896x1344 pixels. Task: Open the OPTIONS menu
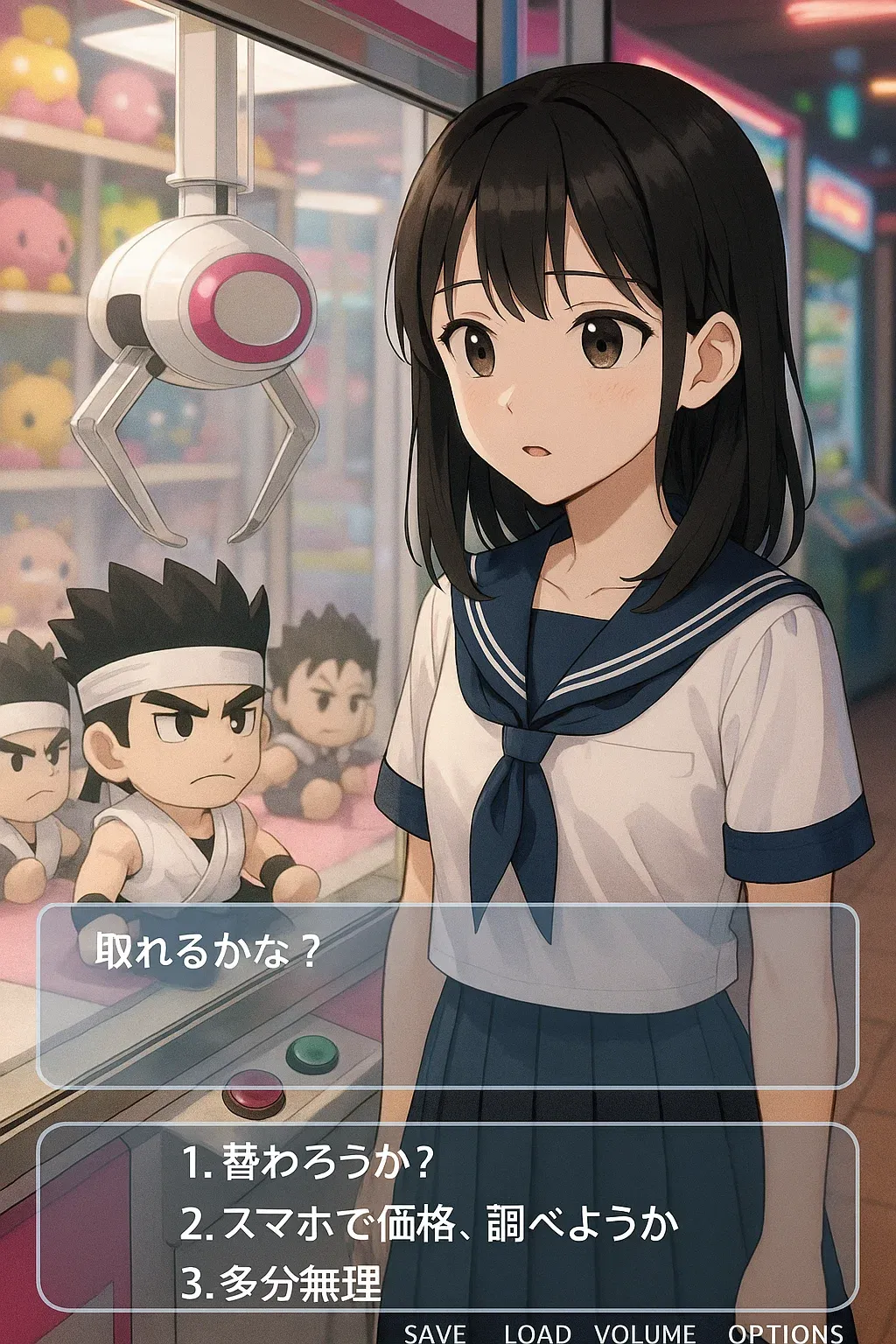pos(785,1333)
